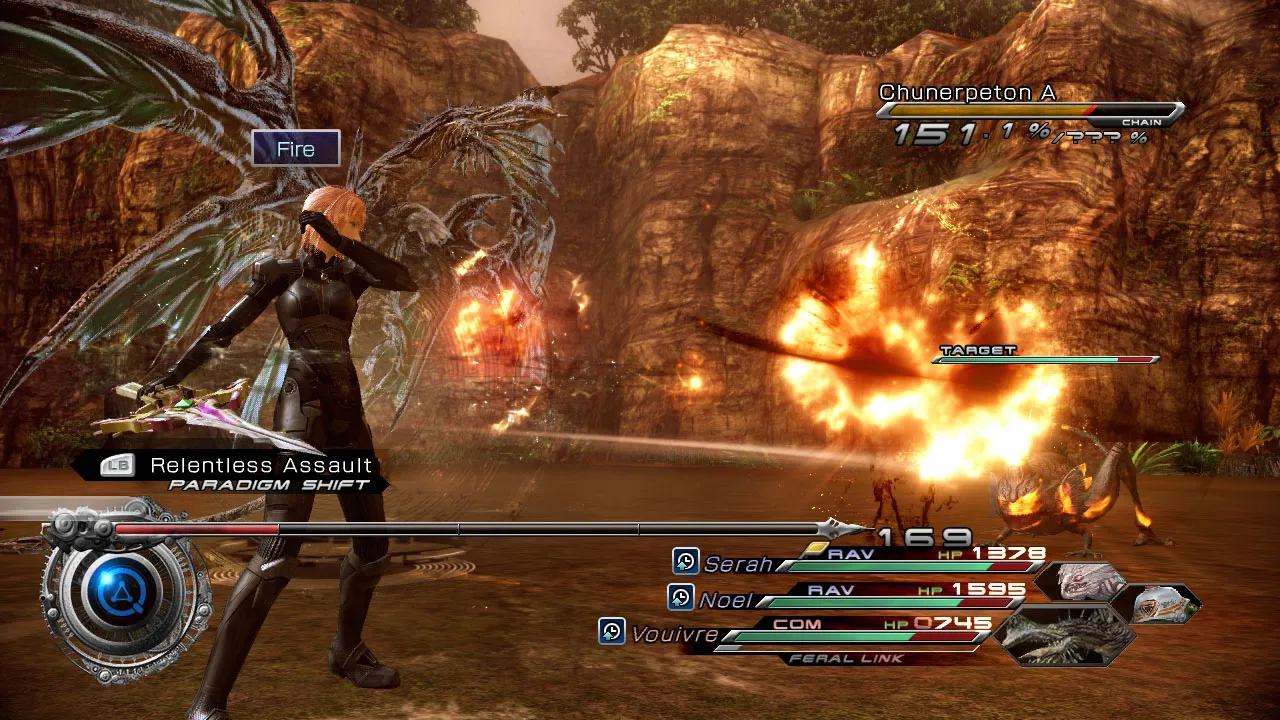Image resolution: width=1280 pixels, height=720 pixels.
Task: Click the TARGET marker over the enemy
Action: coord(978,351)
